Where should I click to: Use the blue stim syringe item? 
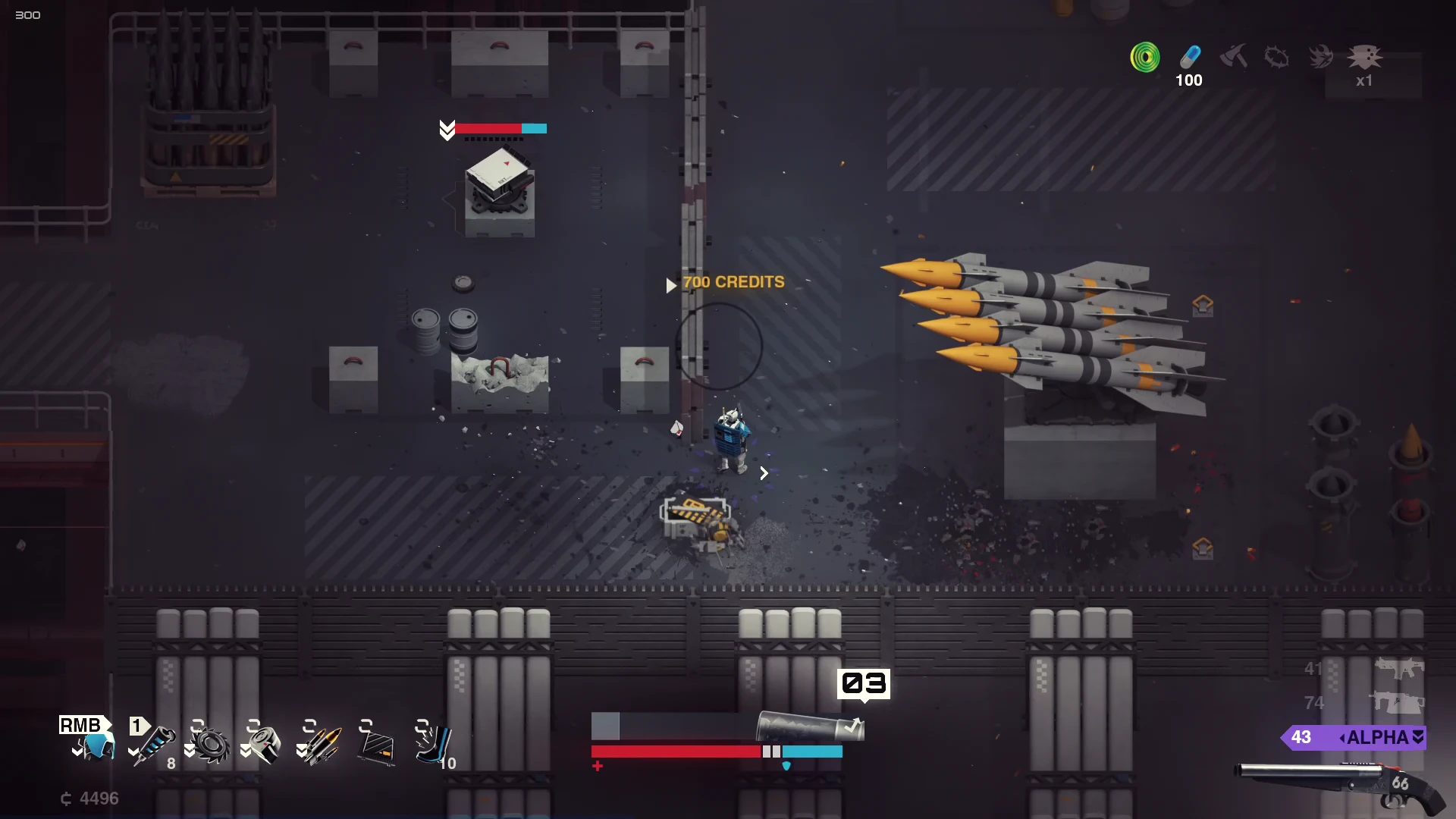click(154, 745)
